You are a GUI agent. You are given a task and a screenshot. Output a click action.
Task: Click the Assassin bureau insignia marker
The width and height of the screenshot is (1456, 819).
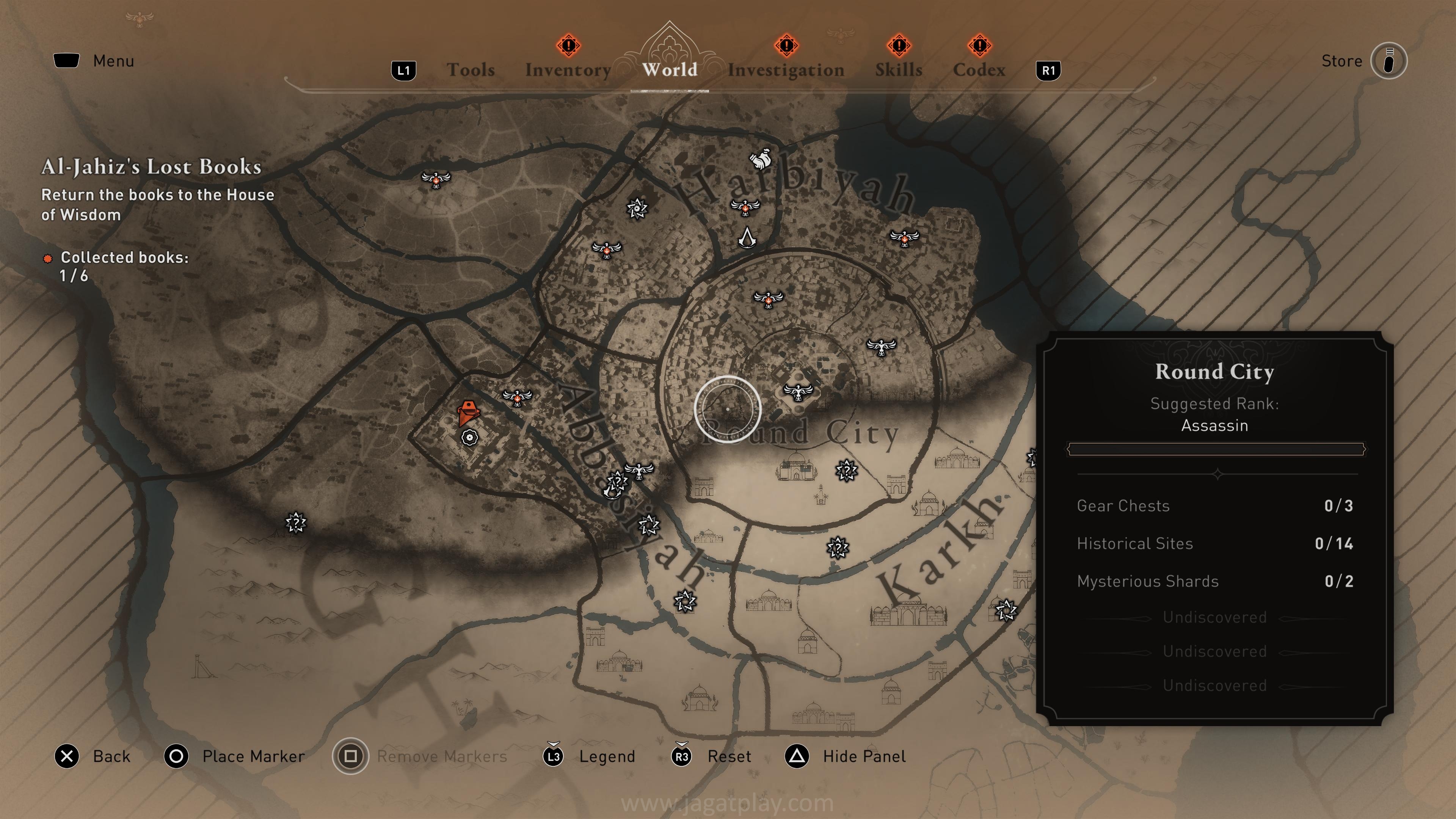point(747,237)
